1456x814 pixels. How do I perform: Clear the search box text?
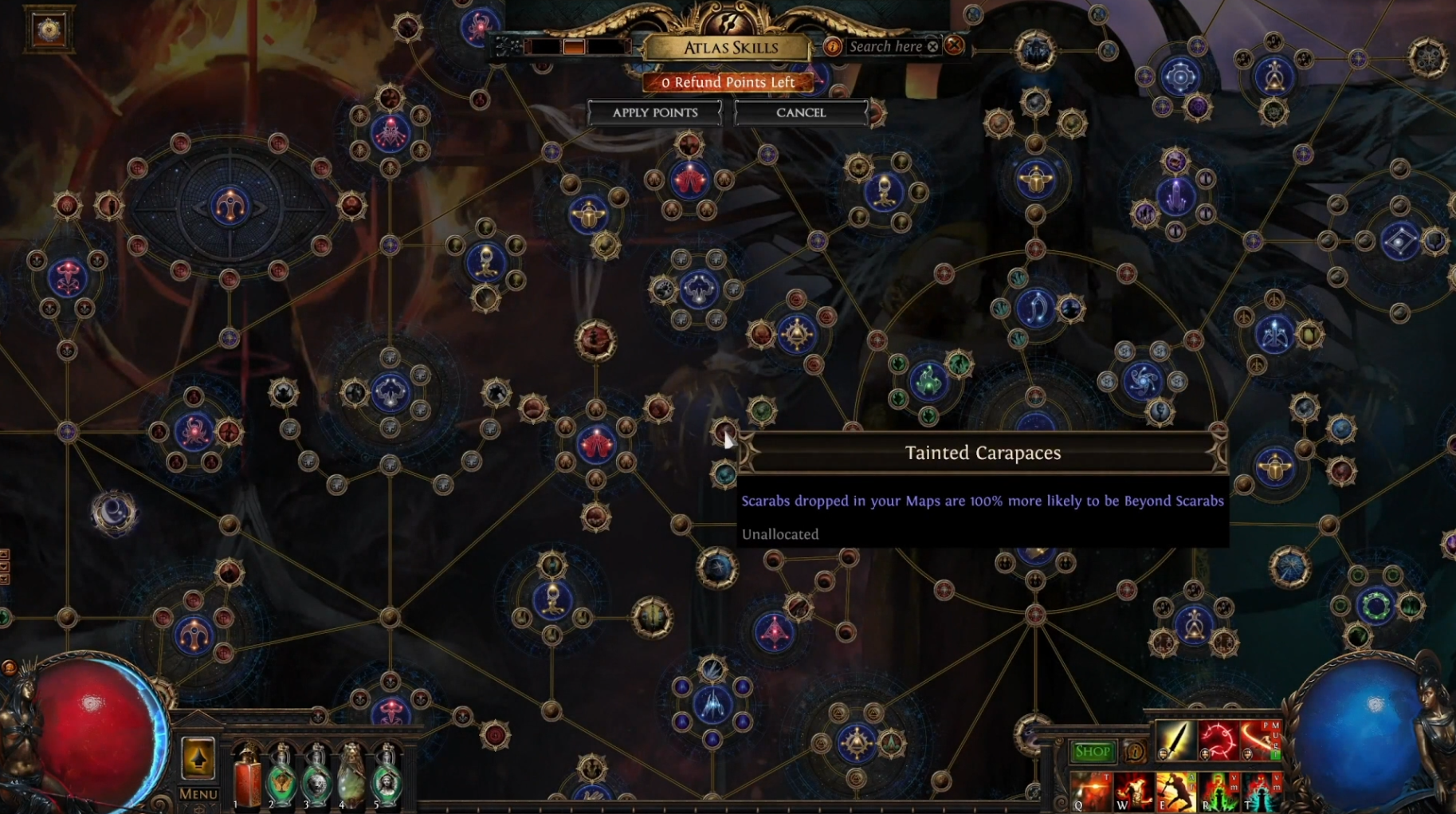tap(932, 46)
